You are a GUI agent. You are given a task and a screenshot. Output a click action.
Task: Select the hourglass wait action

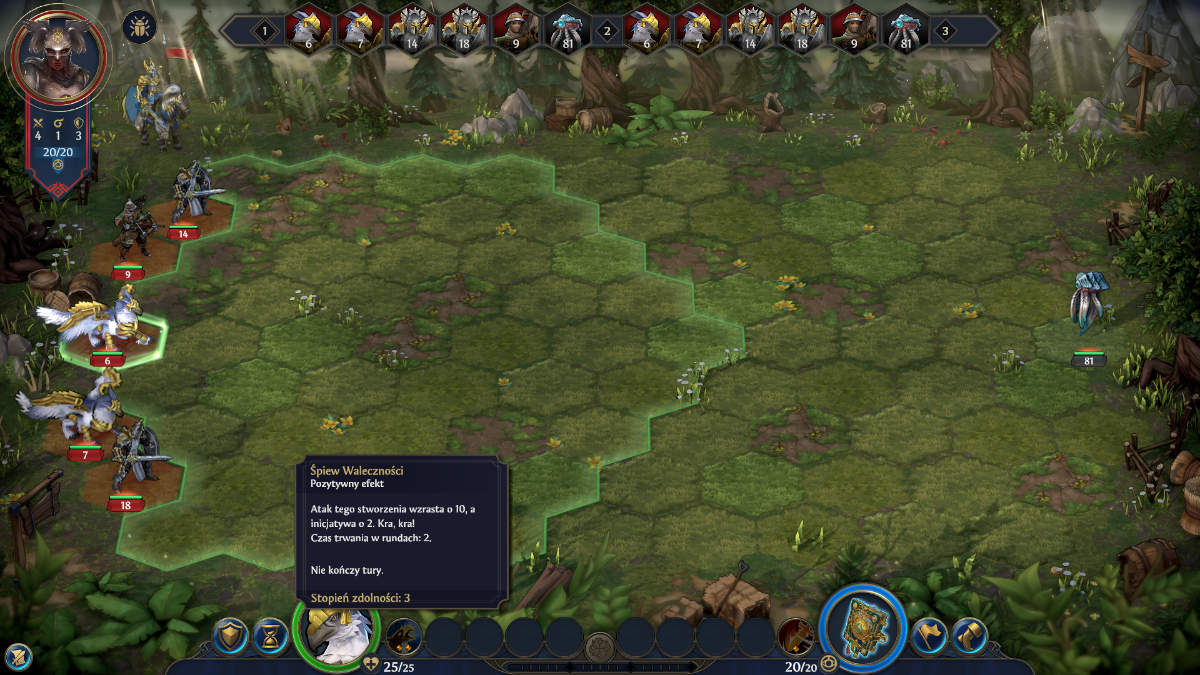(x=270, y=633)
